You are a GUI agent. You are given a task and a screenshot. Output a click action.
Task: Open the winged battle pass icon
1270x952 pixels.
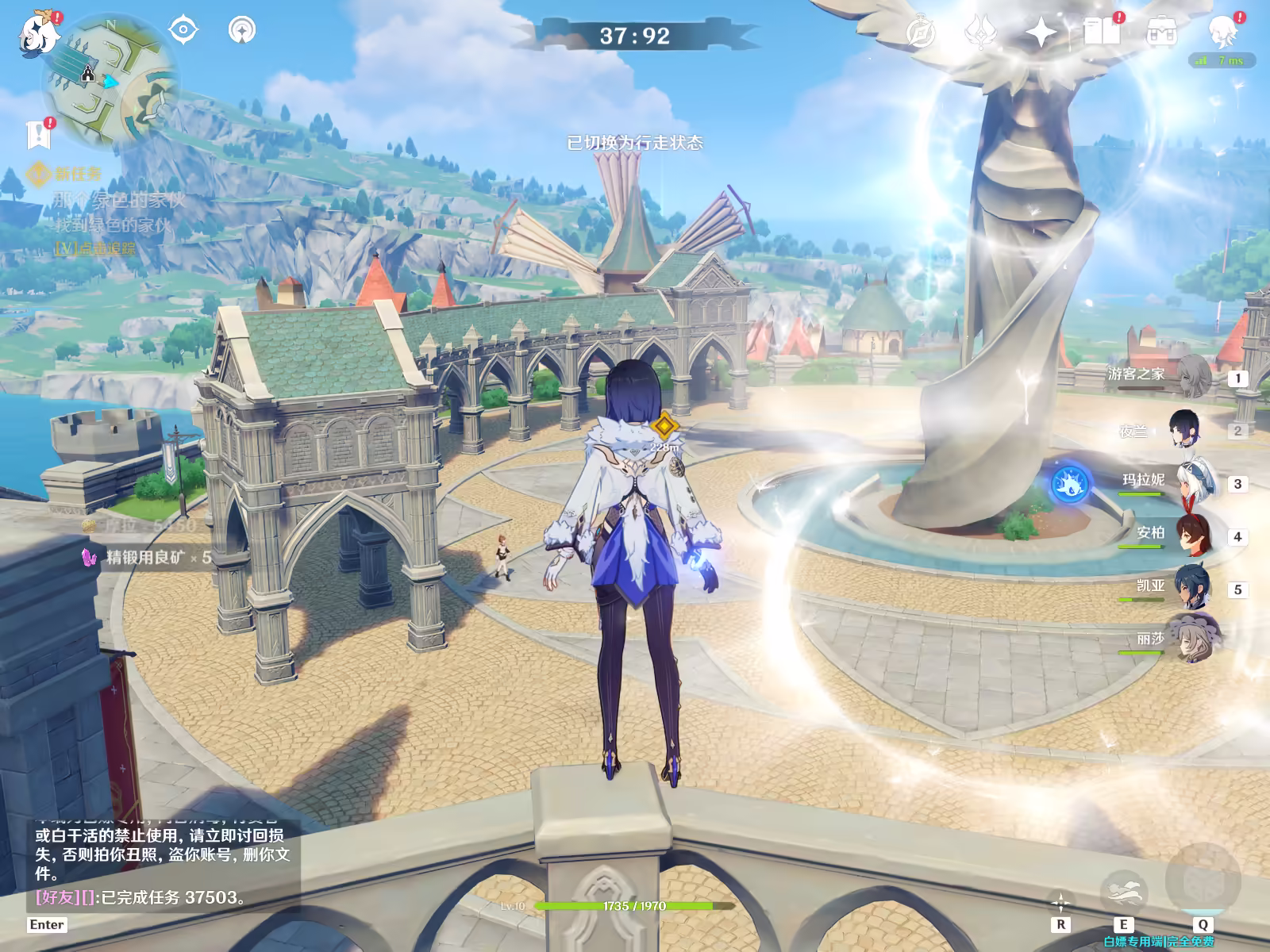[x=980, y=33]
